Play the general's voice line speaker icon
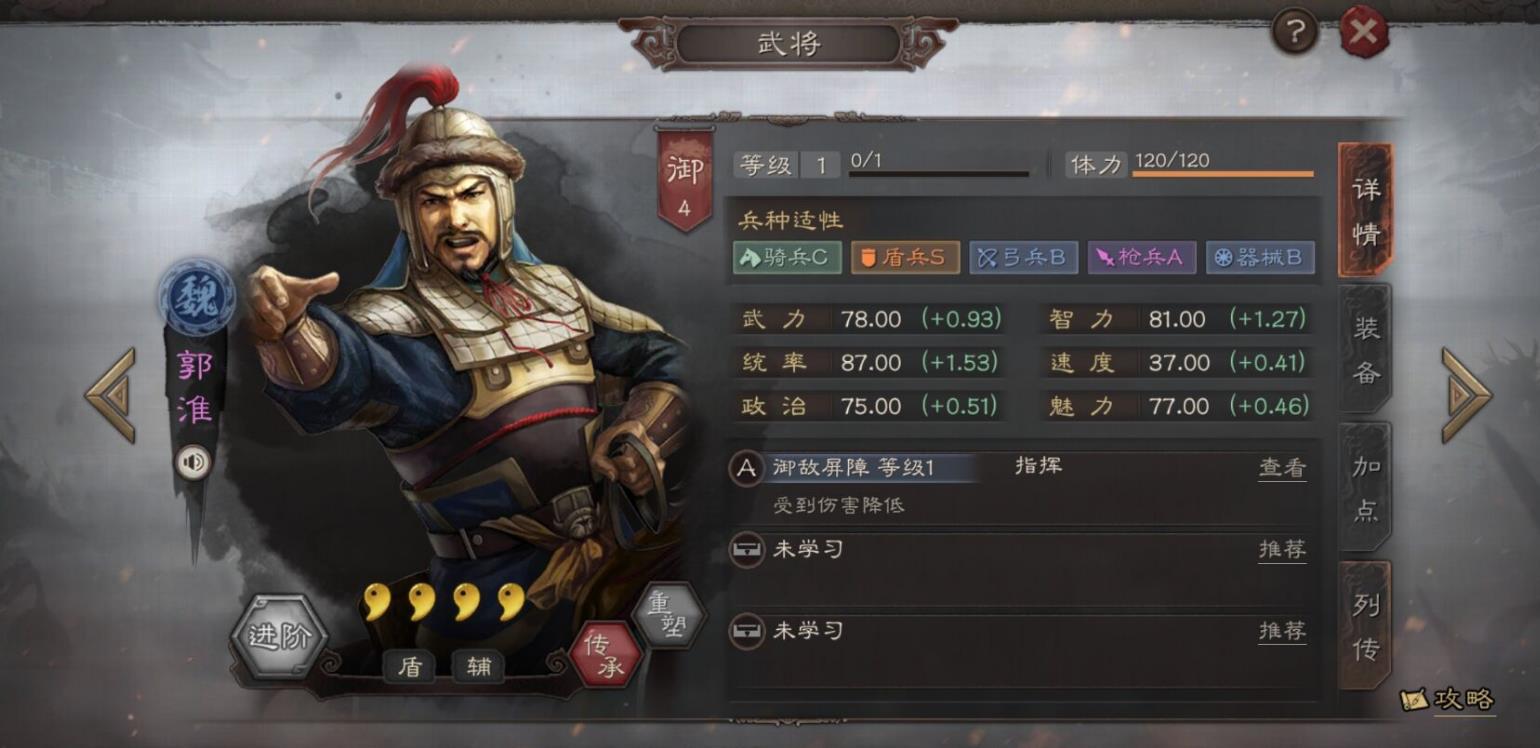 coord(194,462)
